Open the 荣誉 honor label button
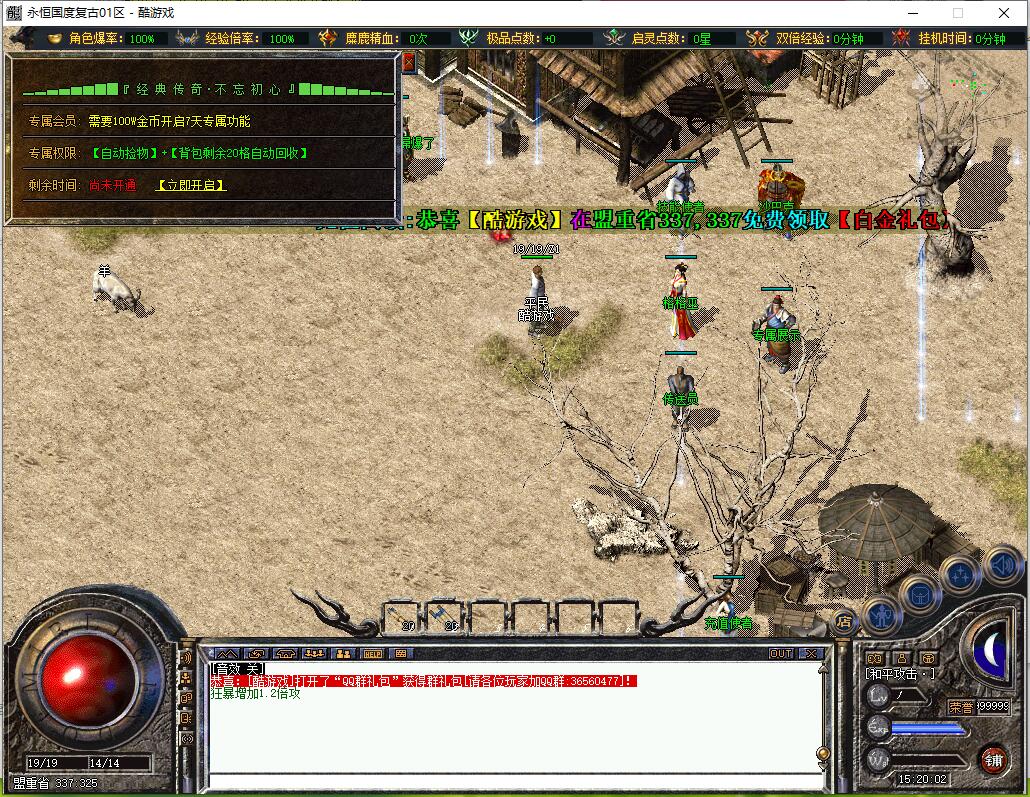The width and height of the screenshot is (1030, 797). 960,706
